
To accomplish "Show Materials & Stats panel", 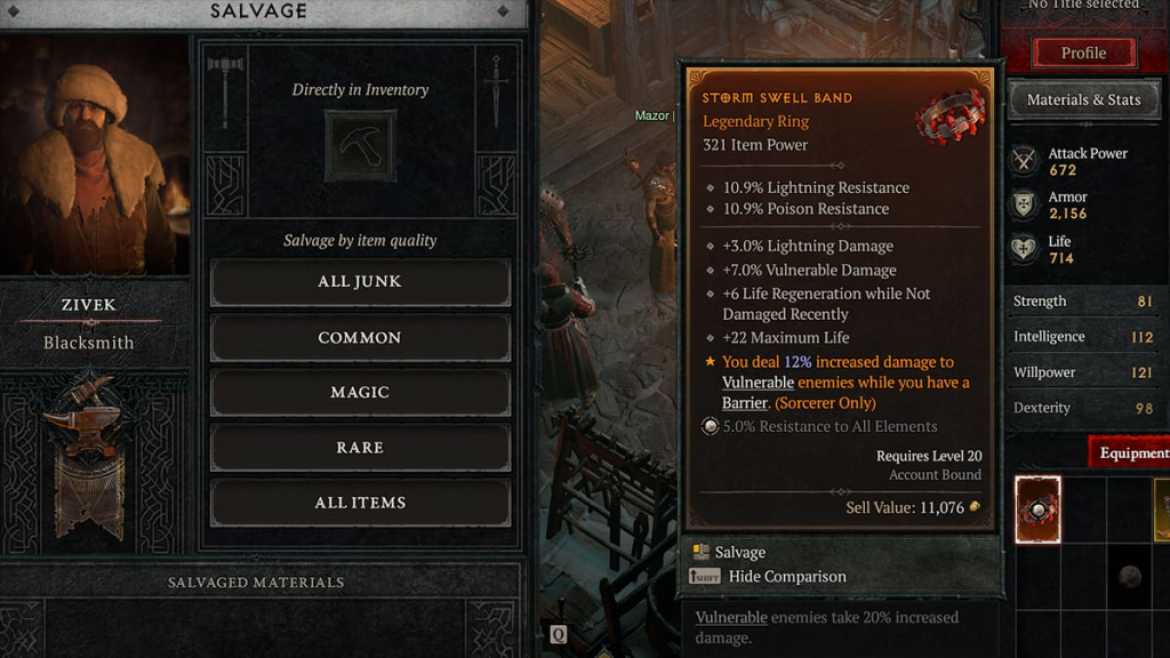I will (x=1083, y=100).
